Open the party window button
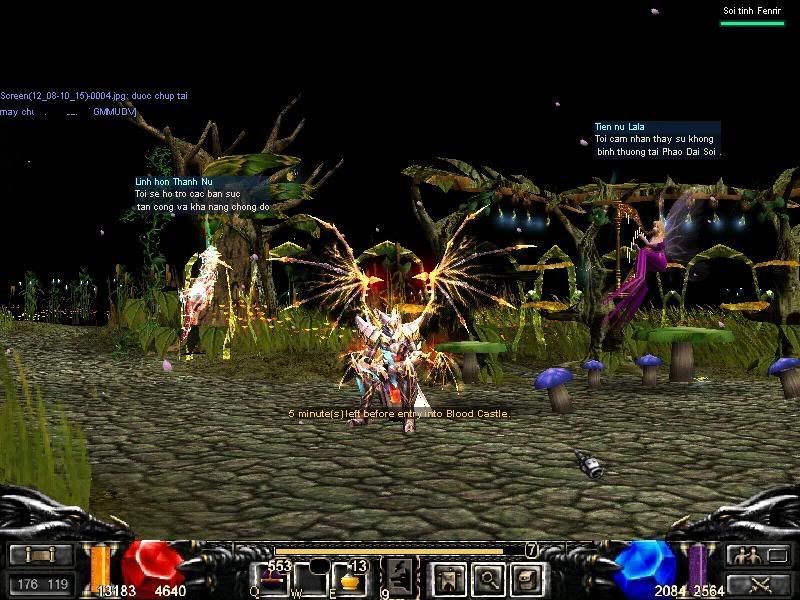Image resolution: width=800 pixels, height=600 pixels. pyautogui.click(x=757, y=555)
